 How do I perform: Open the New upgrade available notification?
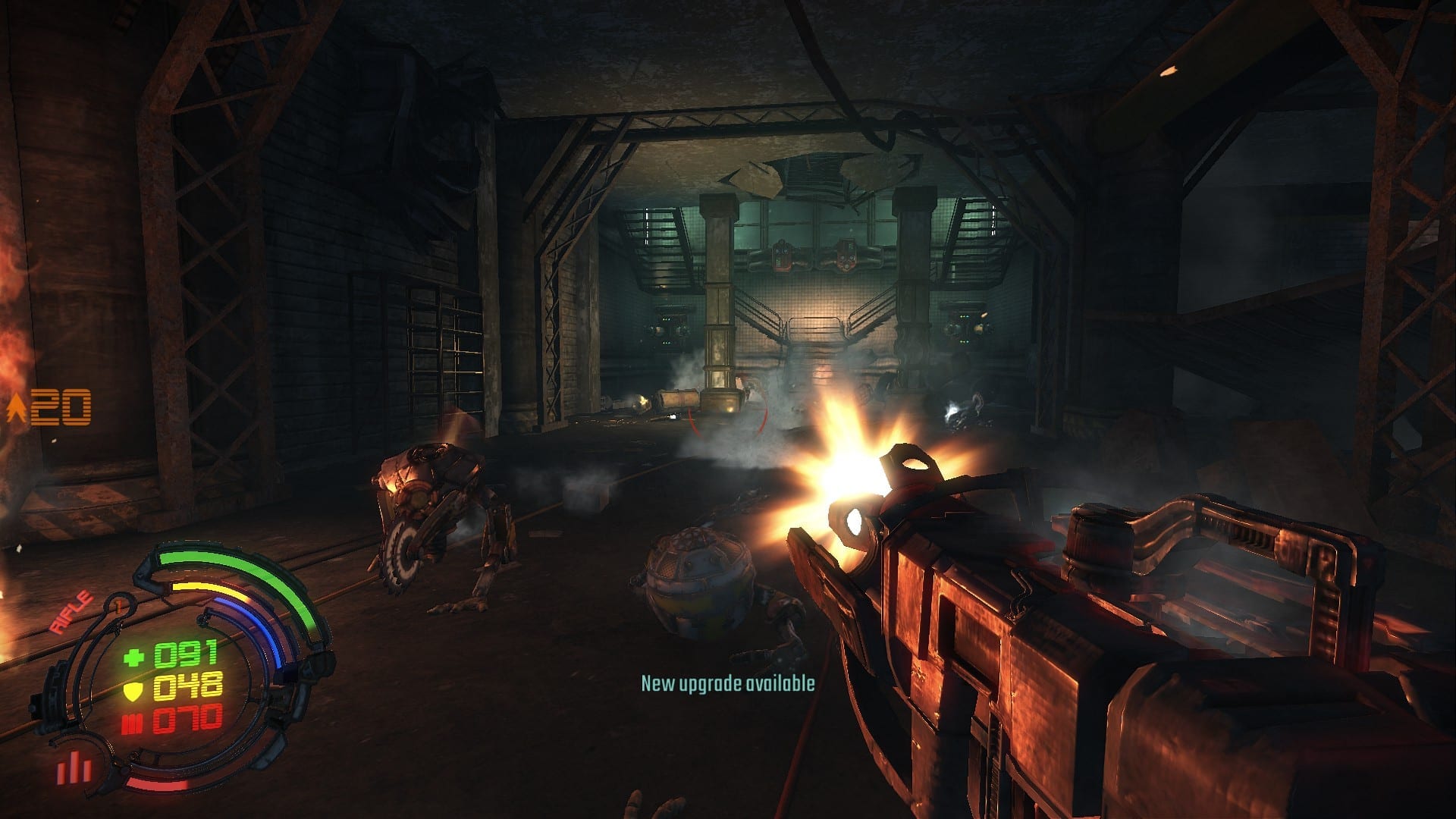[x=727, y=683]
